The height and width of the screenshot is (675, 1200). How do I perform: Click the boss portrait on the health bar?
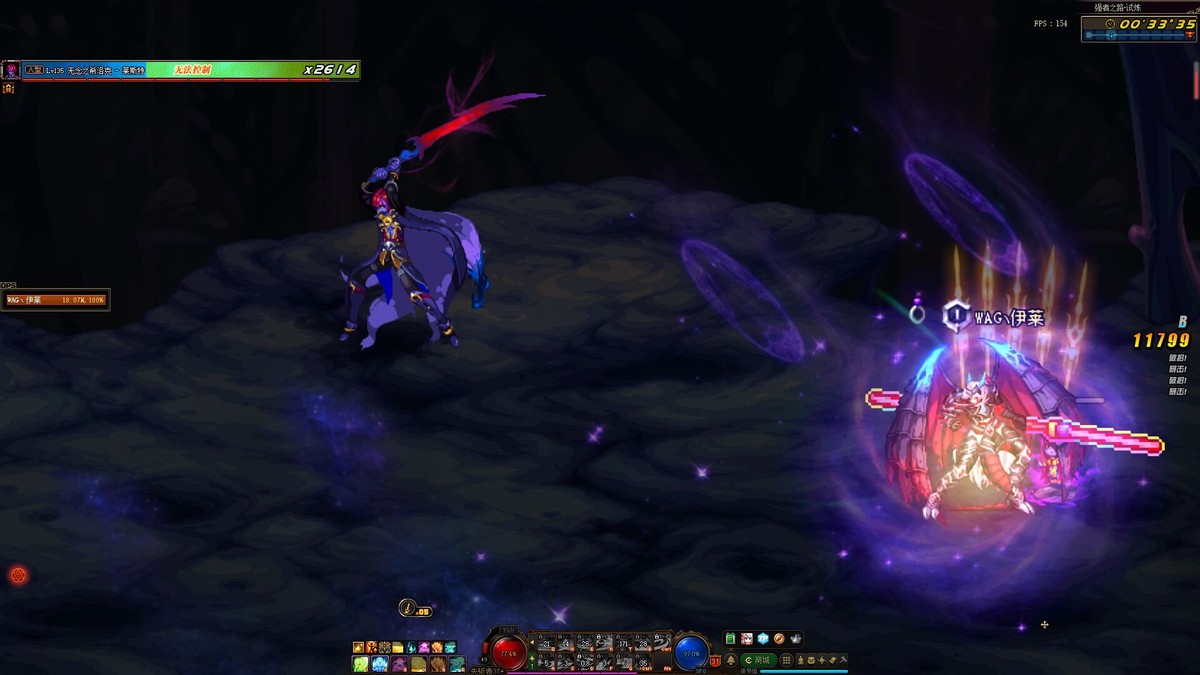11,70
